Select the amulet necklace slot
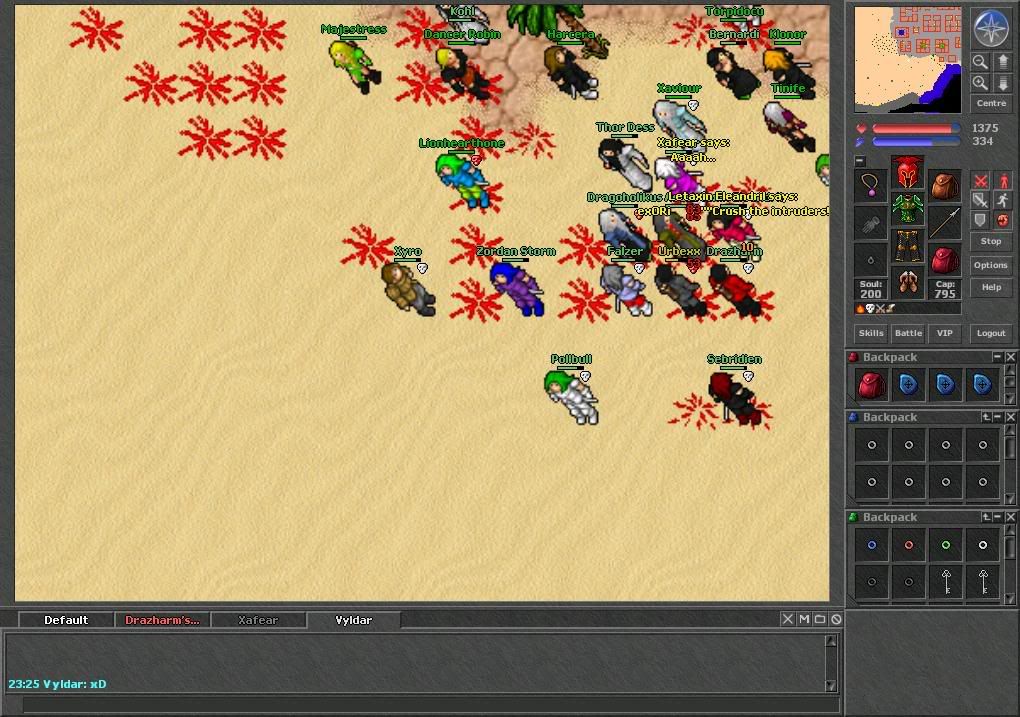 tap(871, 185)
